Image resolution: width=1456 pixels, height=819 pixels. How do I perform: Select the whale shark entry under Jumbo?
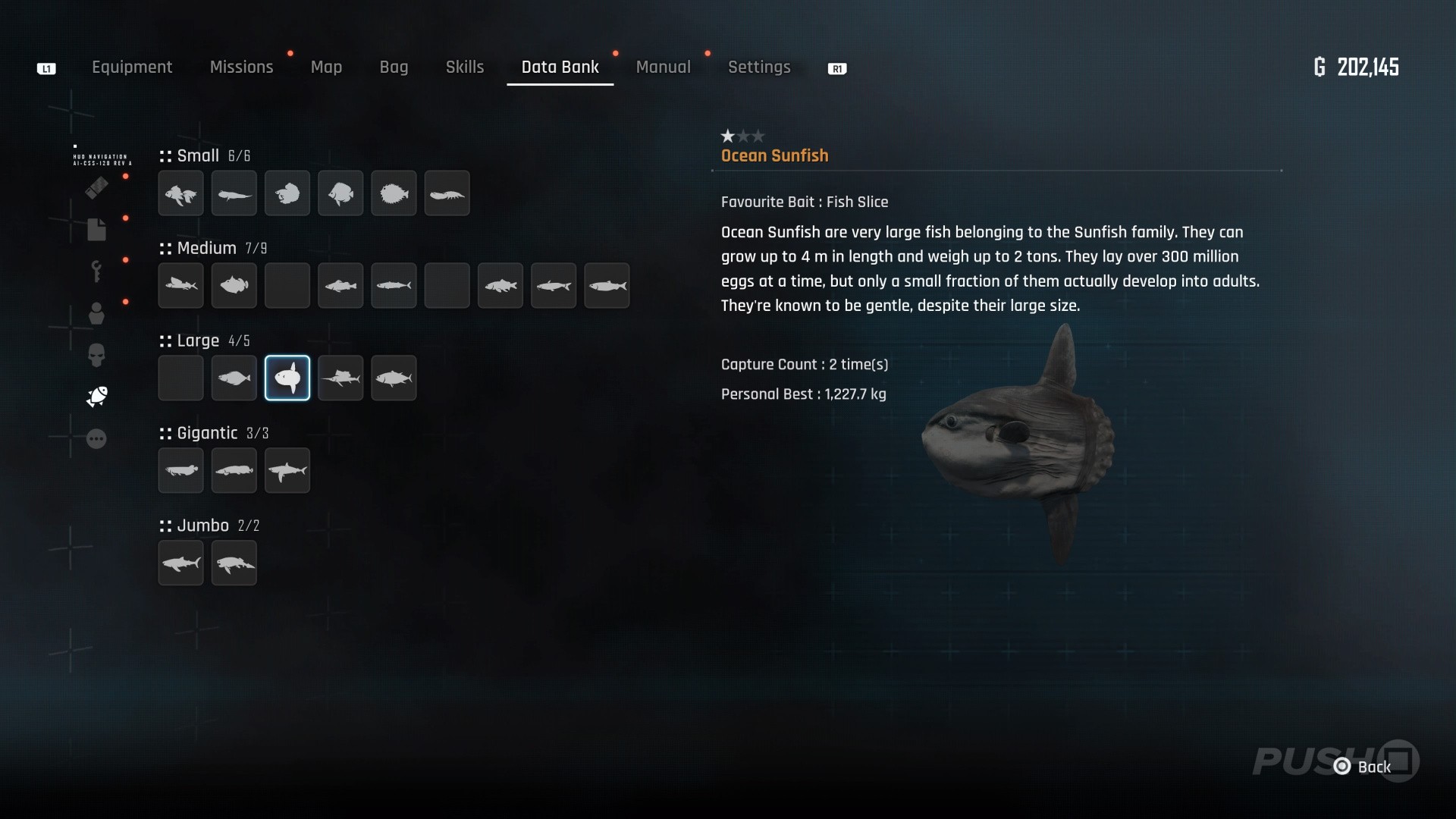[x=180, y=563]
